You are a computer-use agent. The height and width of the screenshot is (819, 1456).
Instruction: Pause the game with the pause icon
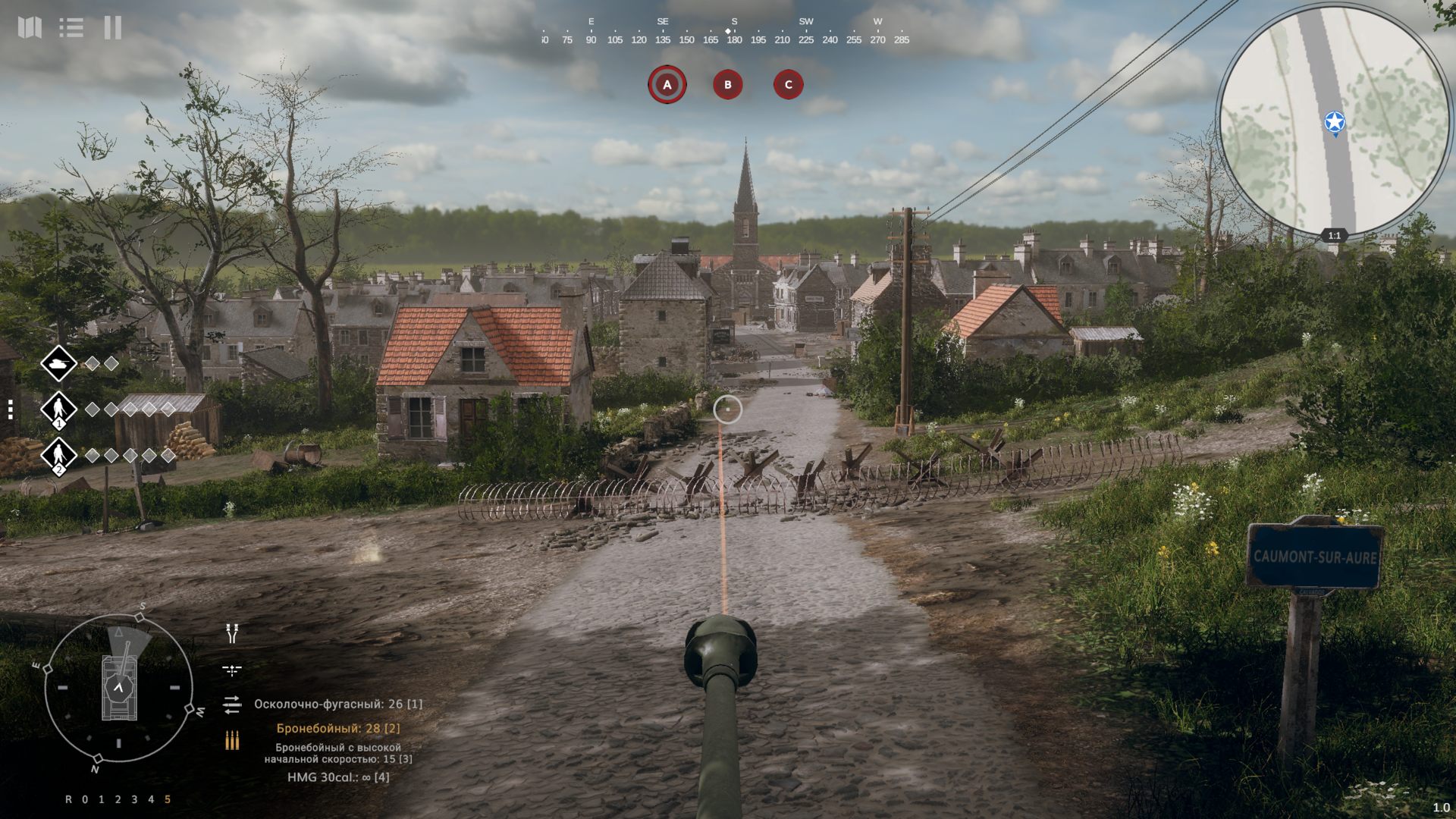click(x=113, y=28)
